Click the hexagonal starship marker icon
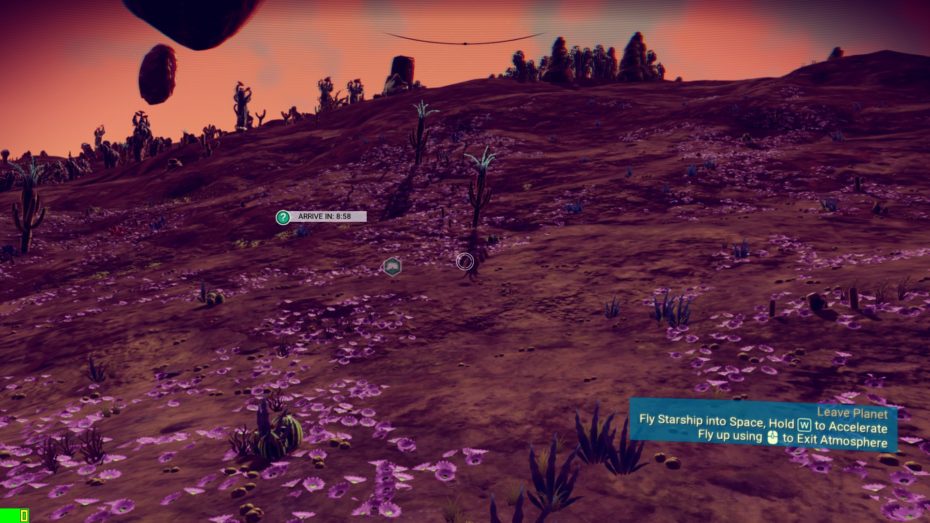The height and width of the screenshot is (523, 930). pyautogui.click(x=392, y=265)
